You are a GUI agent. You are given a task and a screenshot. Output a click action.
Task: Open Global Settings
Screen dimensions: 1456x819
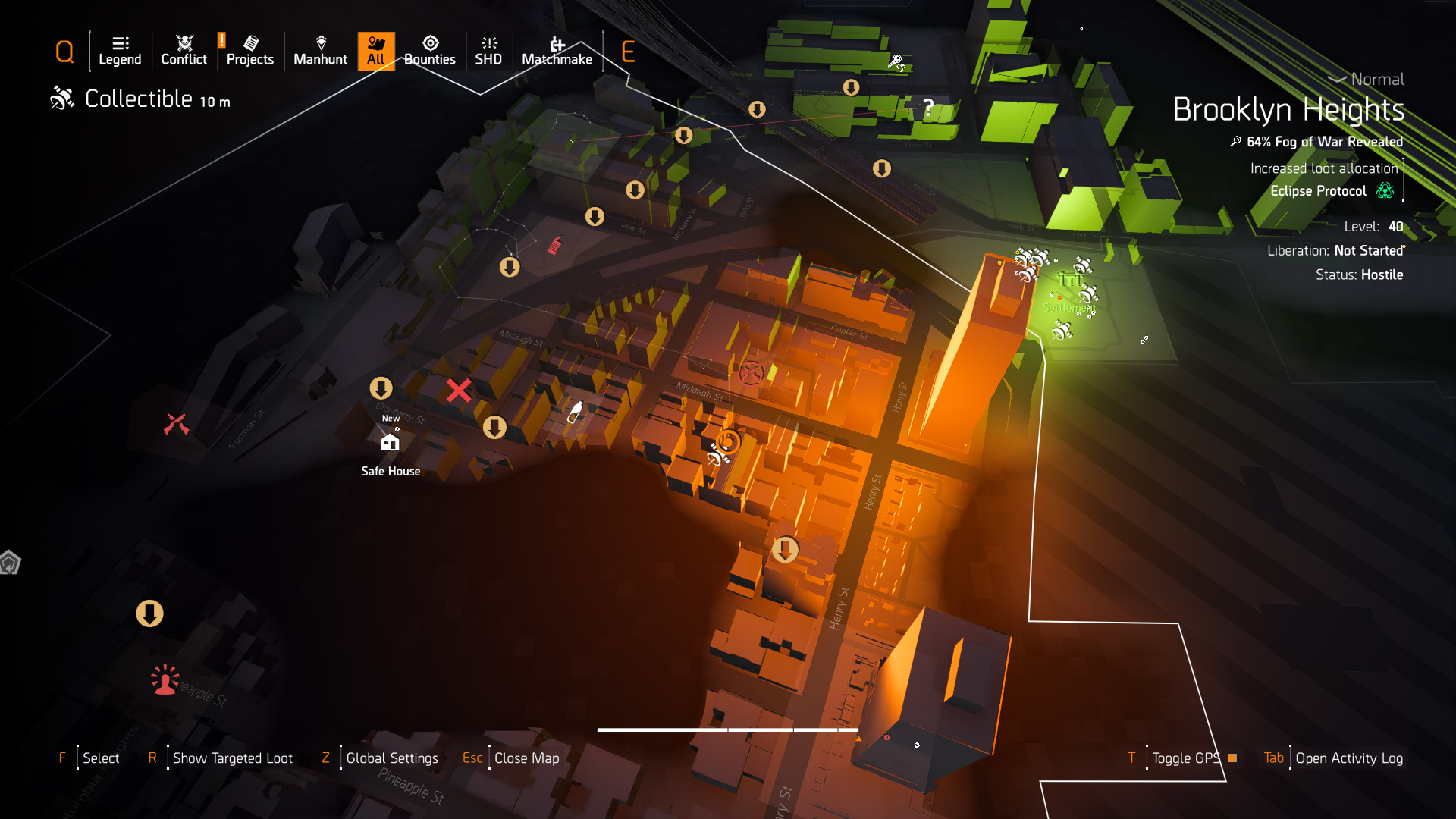391,758
